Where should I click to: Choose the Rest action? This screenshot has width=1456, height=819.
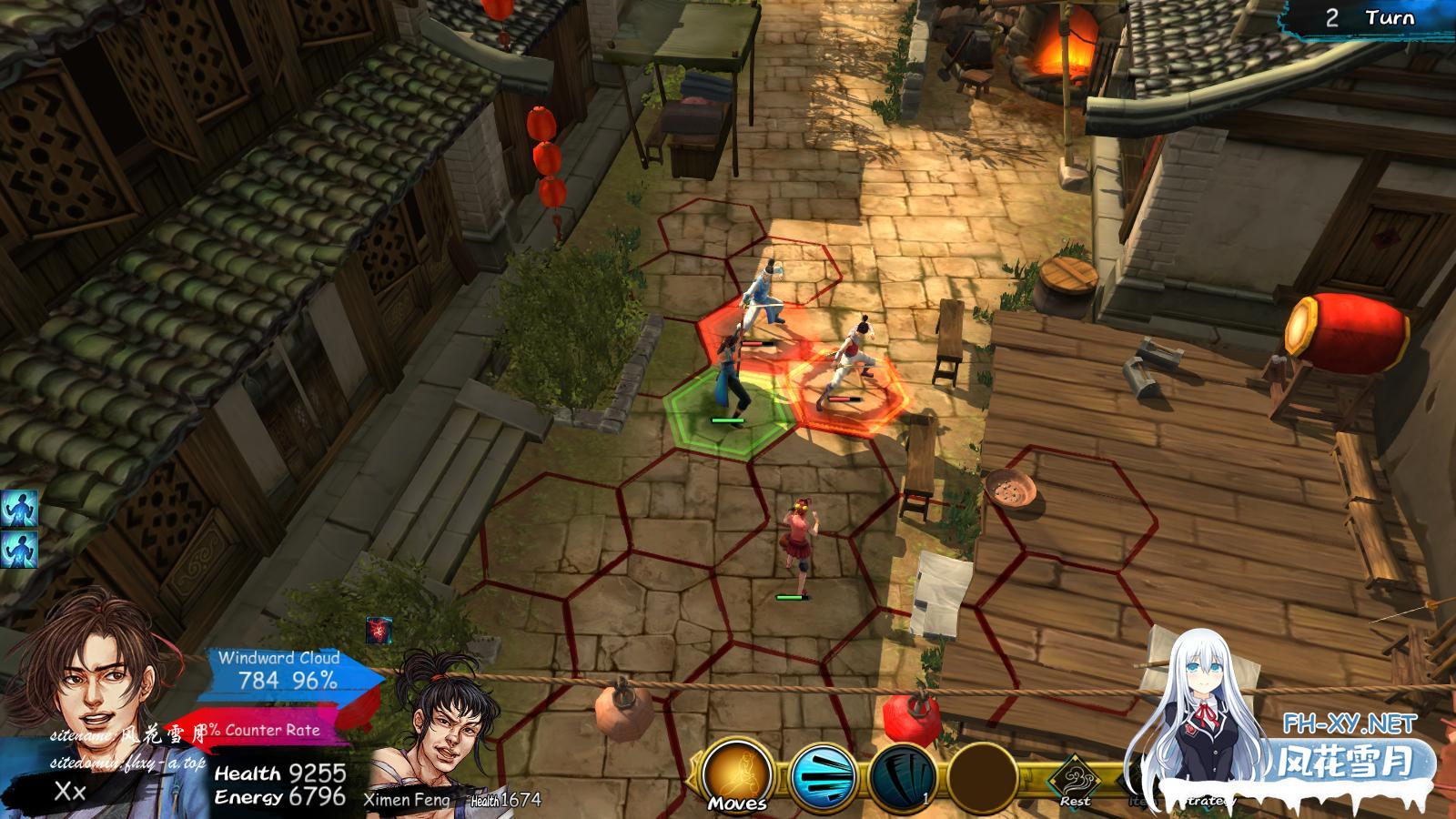pos(1075,781)
